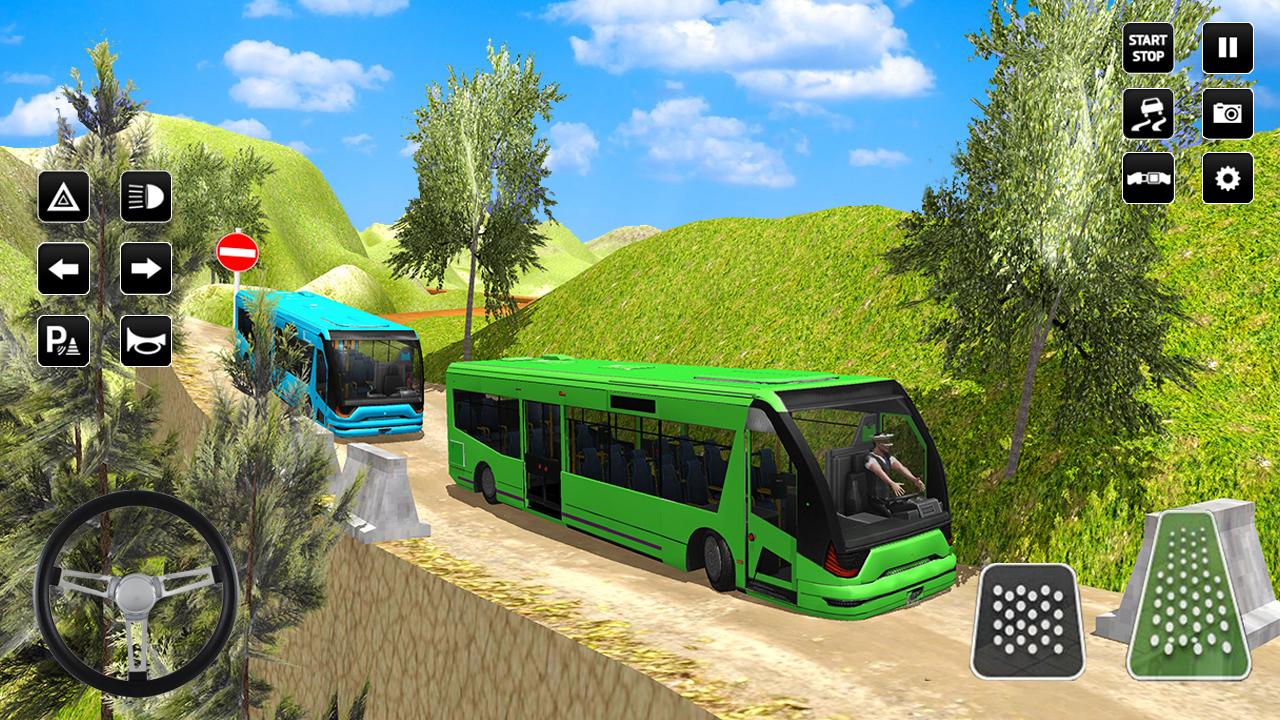Activate the right turn indicator
The height and width of the screenshot is (720, 1280).
(x=146, y=267)
